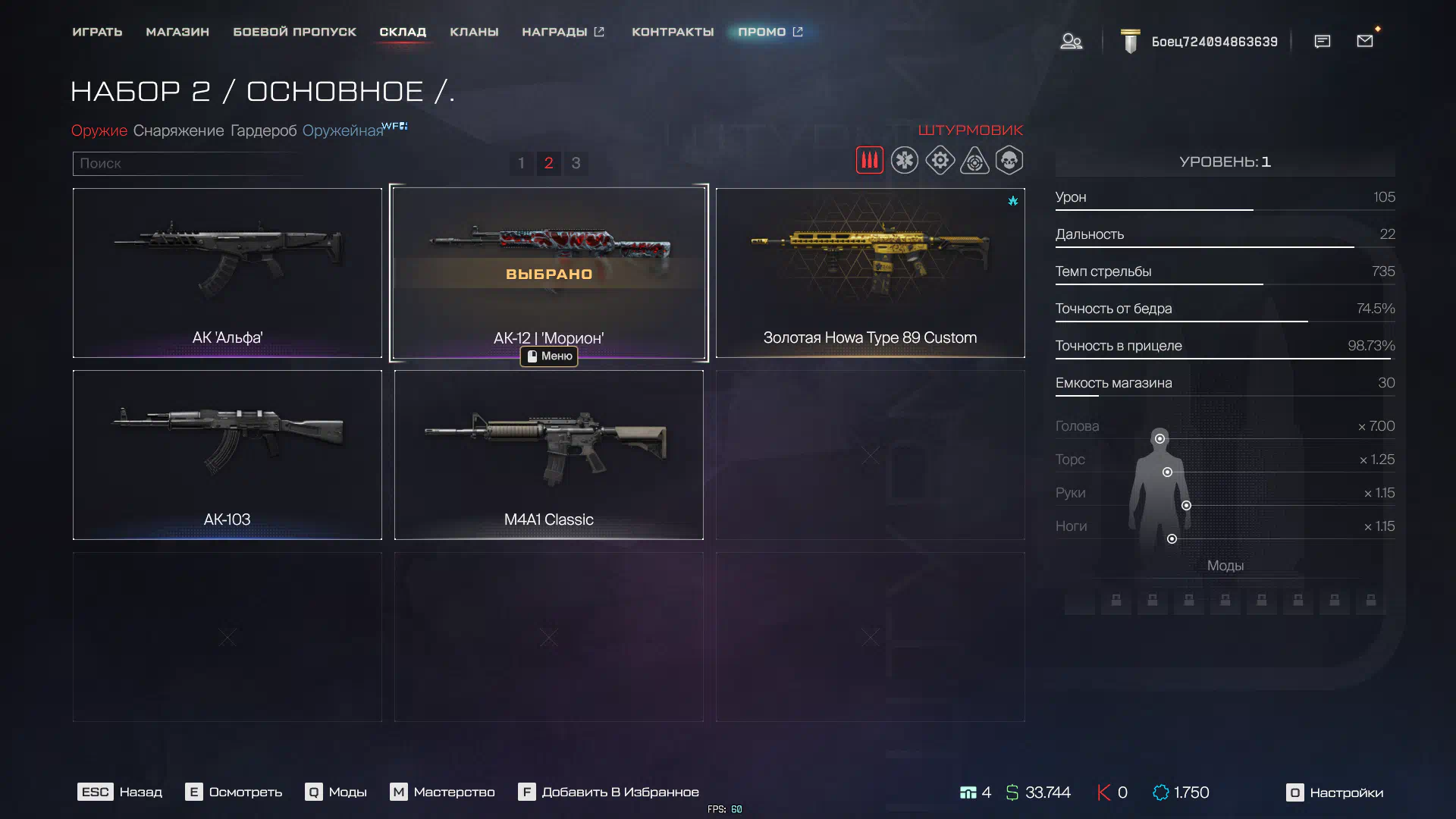
Task: Go to the Магазин store tab
Action: point(177,32)
